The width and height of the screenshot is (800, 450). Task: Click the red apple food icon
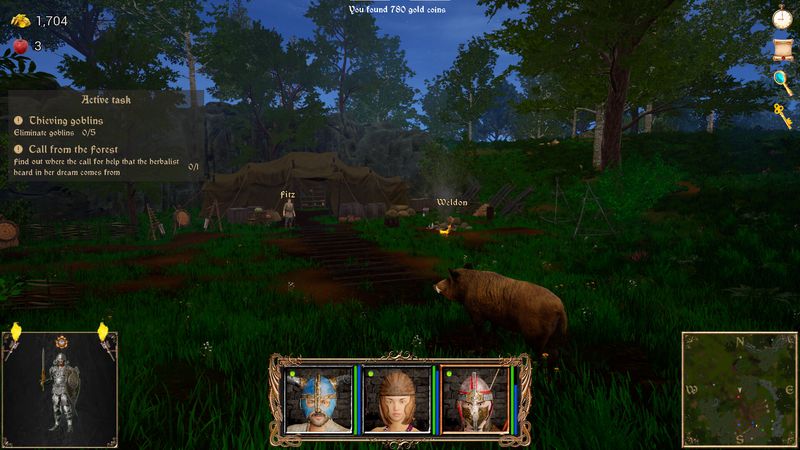(x=19, y=45)
